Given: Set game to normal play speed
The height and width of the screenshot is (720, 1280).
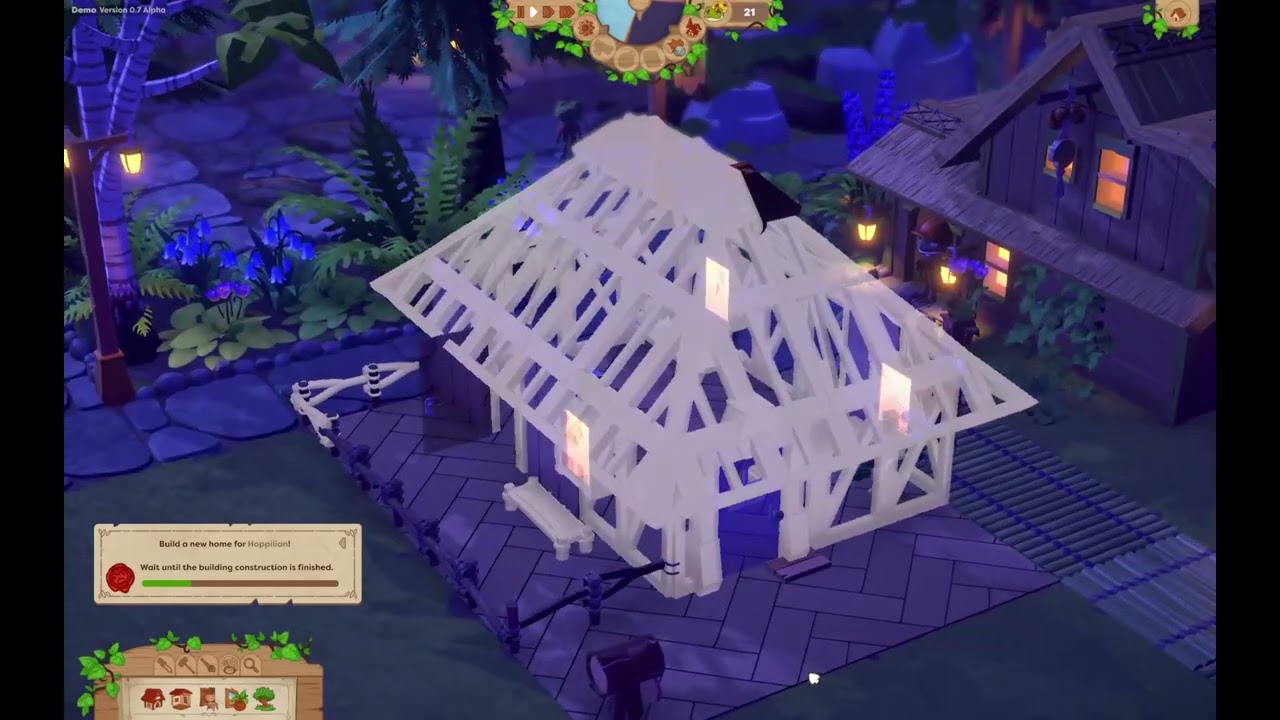Looking at the screenshot, I should pyautogui.click(x=534, y=12).
